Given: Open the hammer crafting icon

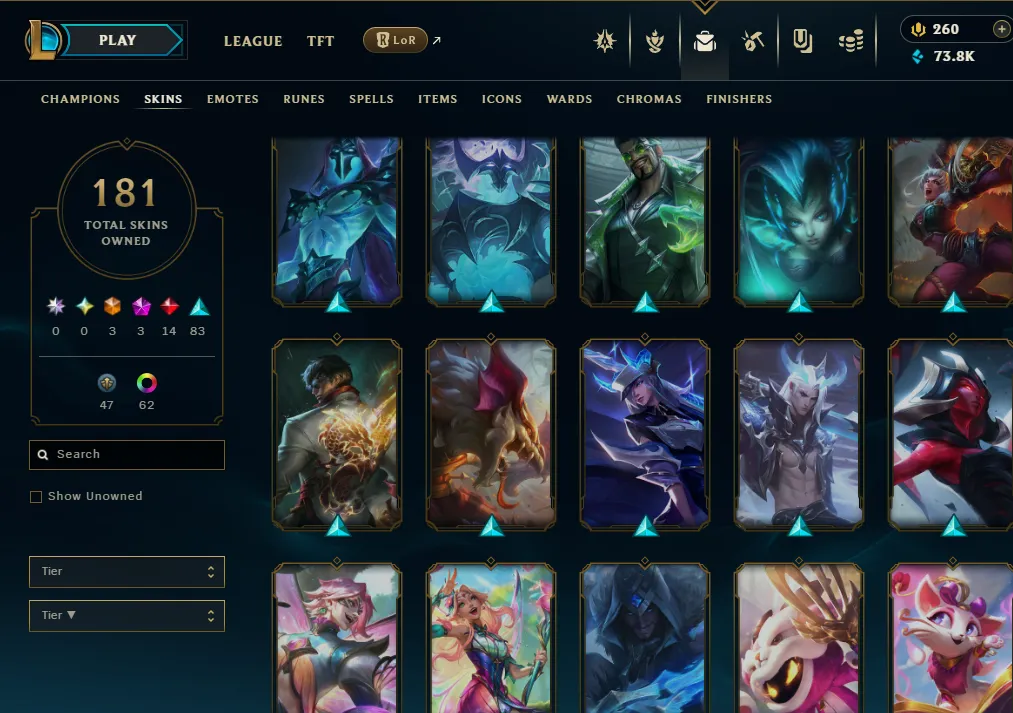Looking at the screenshot, I should pyautogui.click(x=753, y=41).
